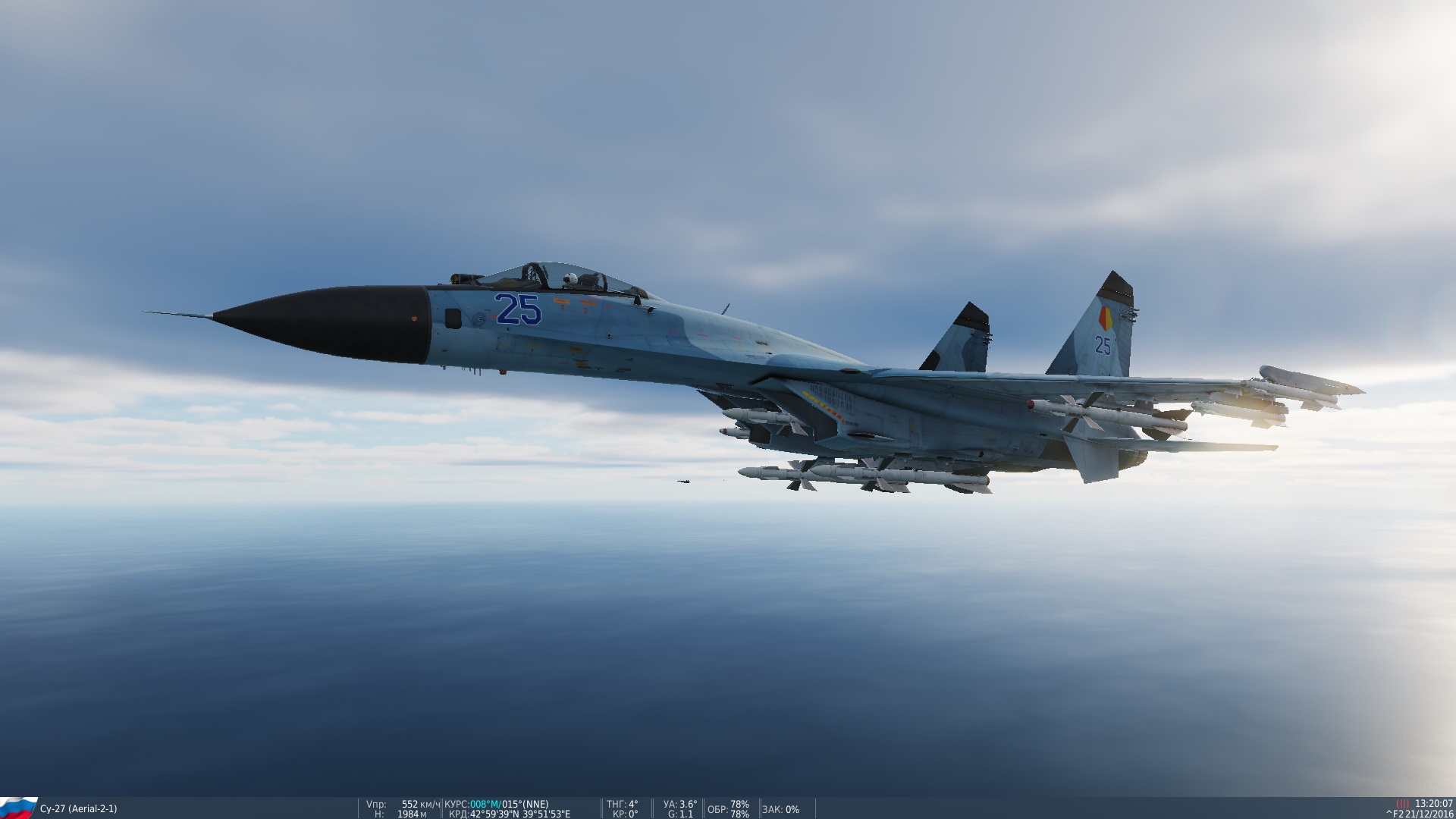Click the КРД coordinates readout
Image resolution: width=1456 pixels, height=819 pixels.
510,814
